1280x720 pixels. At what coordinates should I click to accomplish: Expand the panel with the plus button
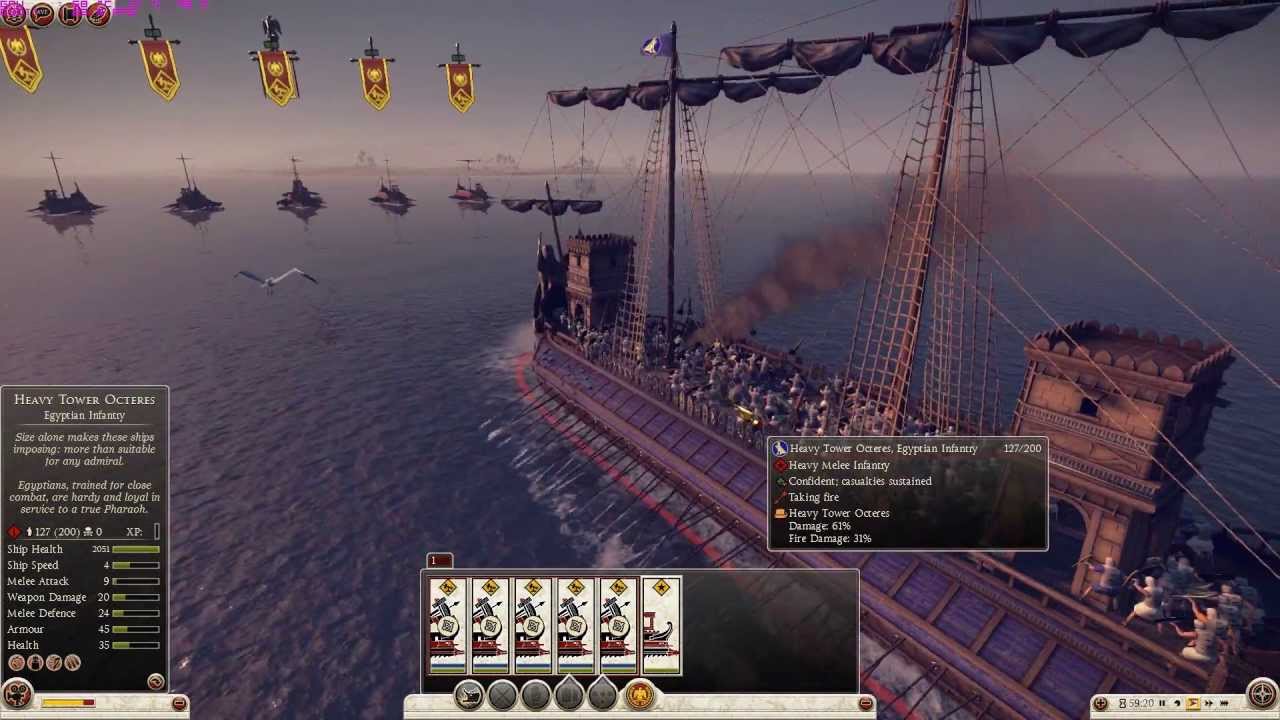tap(1101, 704)
